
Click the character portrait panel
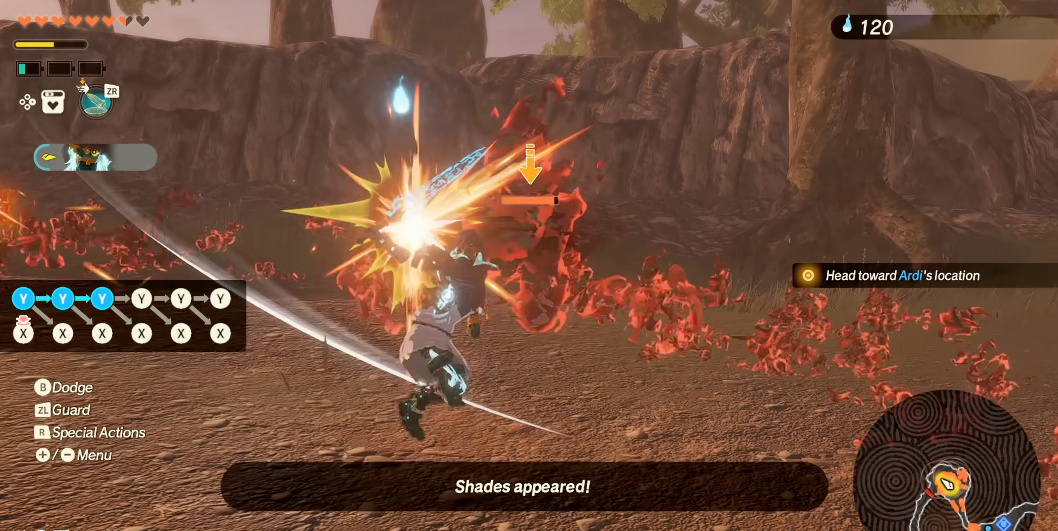click(x=95, y=157)
